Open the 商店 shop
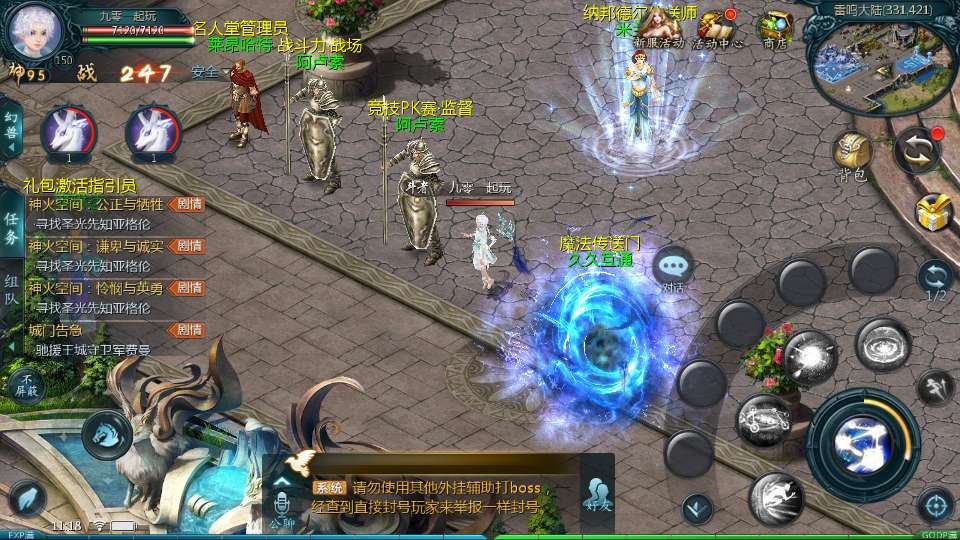The image size is (960, 540). 775,26
